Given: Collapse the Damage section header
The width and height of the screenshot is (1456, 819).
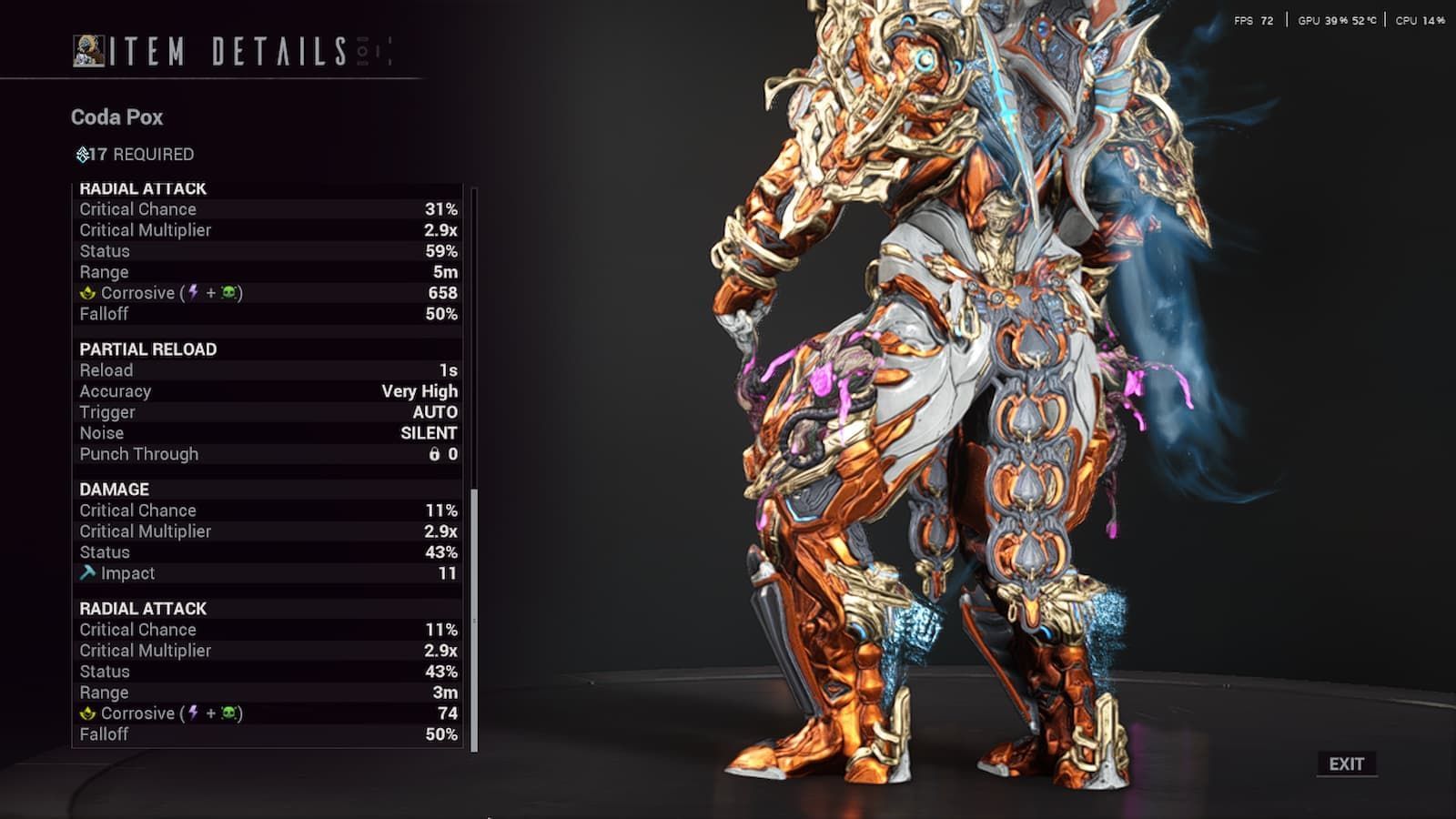Looking at the screenshot, I should click(x=111, y=490).
